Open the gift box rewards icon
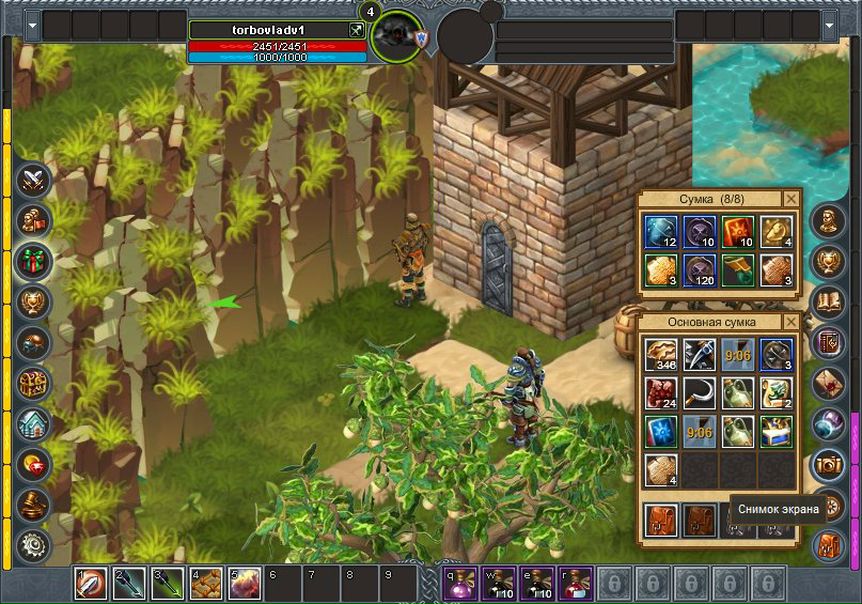The height and width of the screenshot is (604, 862). click(x=33, y=263)
